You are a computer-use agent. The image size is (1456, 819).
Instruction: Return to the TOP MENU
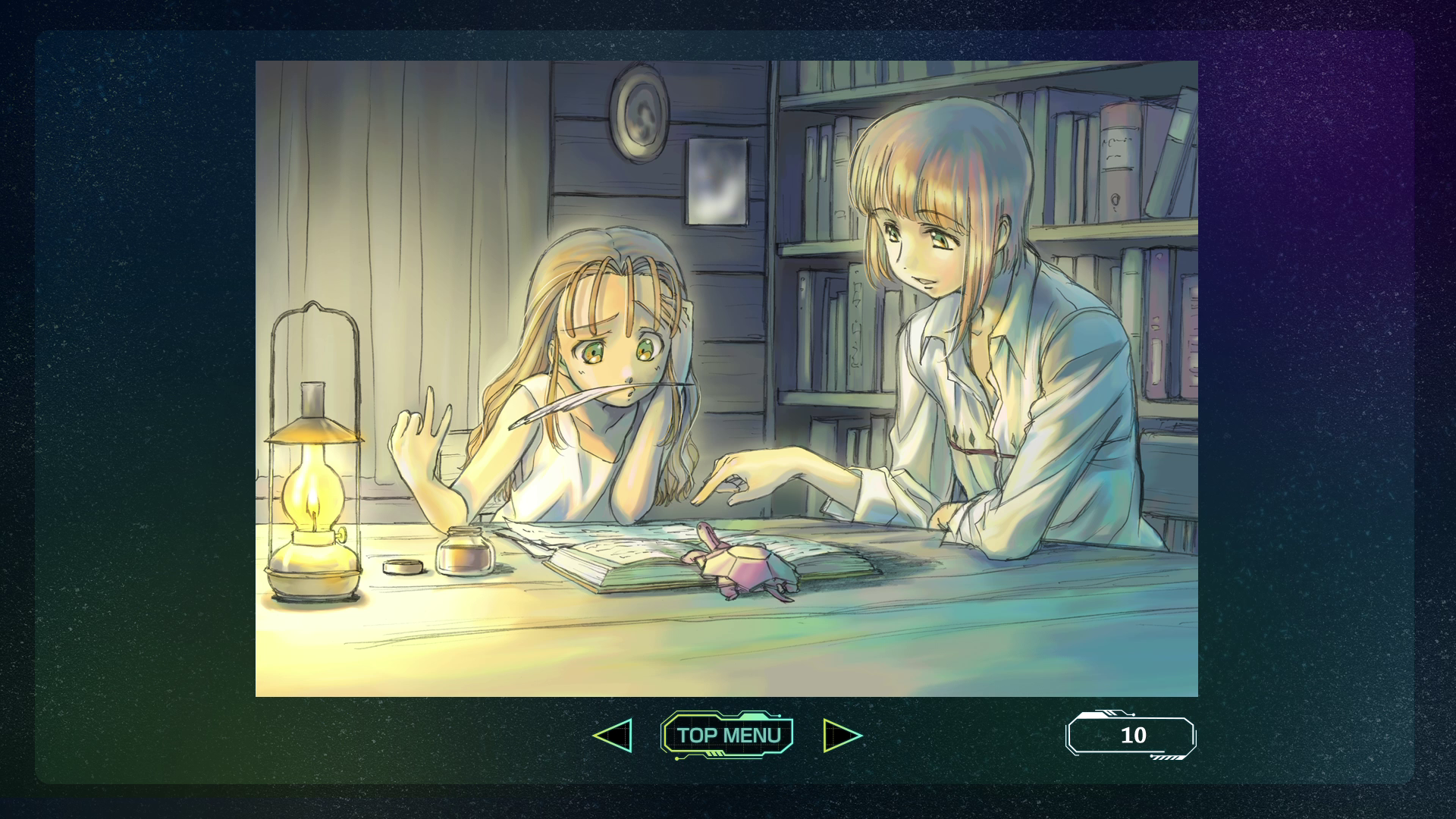coord(727,736)
